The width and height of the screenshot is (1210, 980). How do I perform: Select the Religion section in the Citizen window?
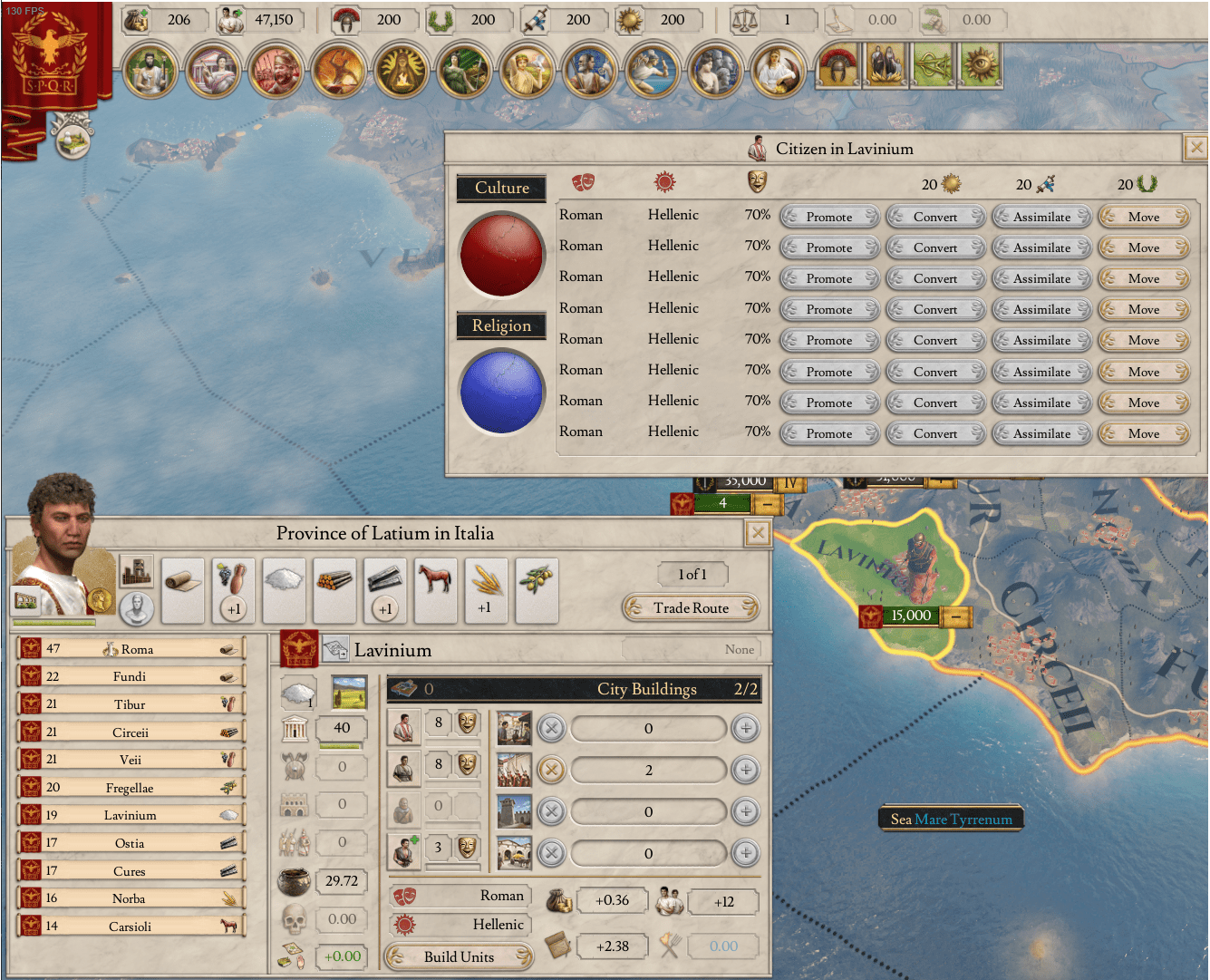[501, 325]
